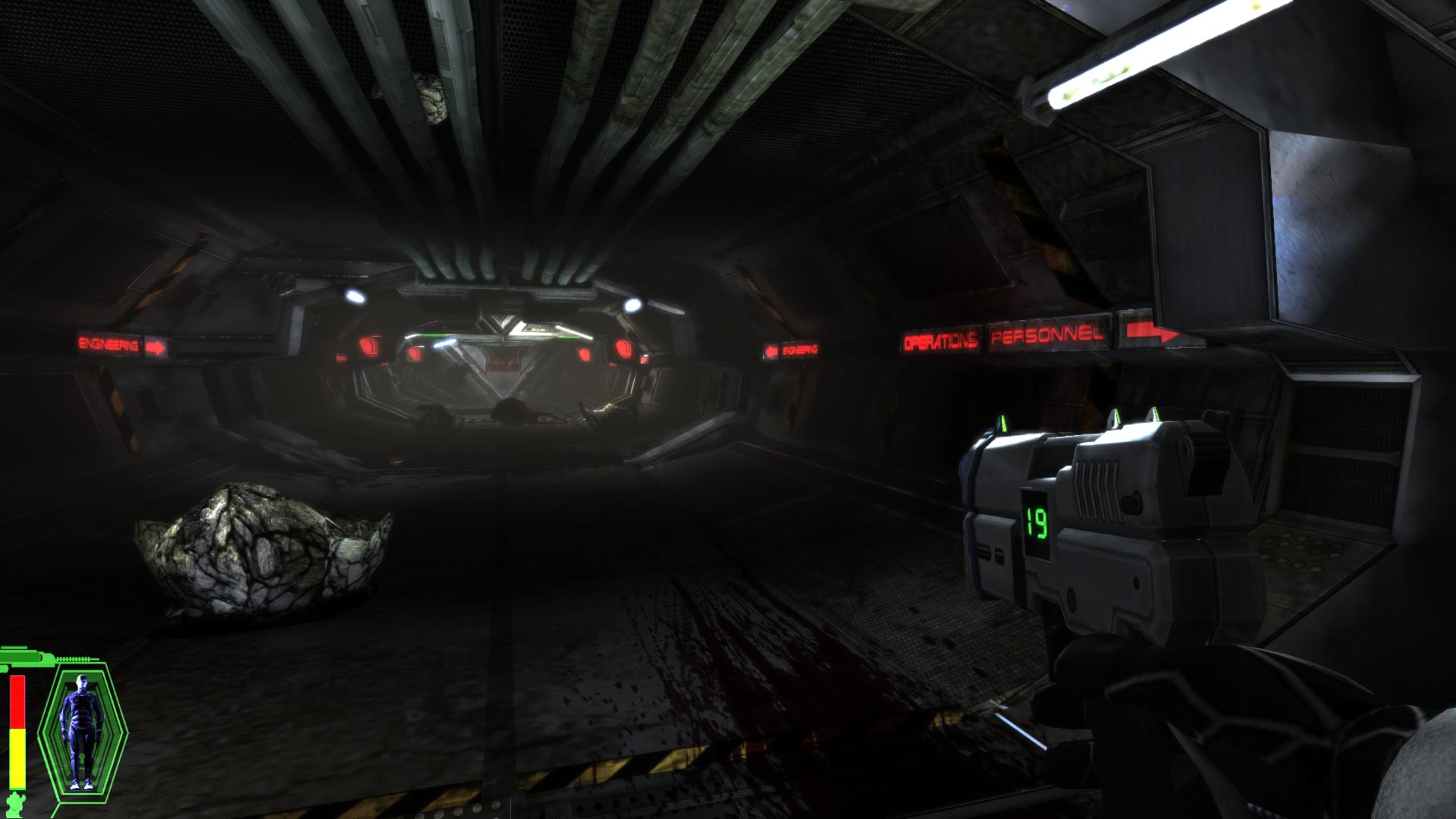Viewport: 1456px width, 819px height.
Task: Click the left-pointing arrow on the right ENGINEERING sign
Action: 770,349
